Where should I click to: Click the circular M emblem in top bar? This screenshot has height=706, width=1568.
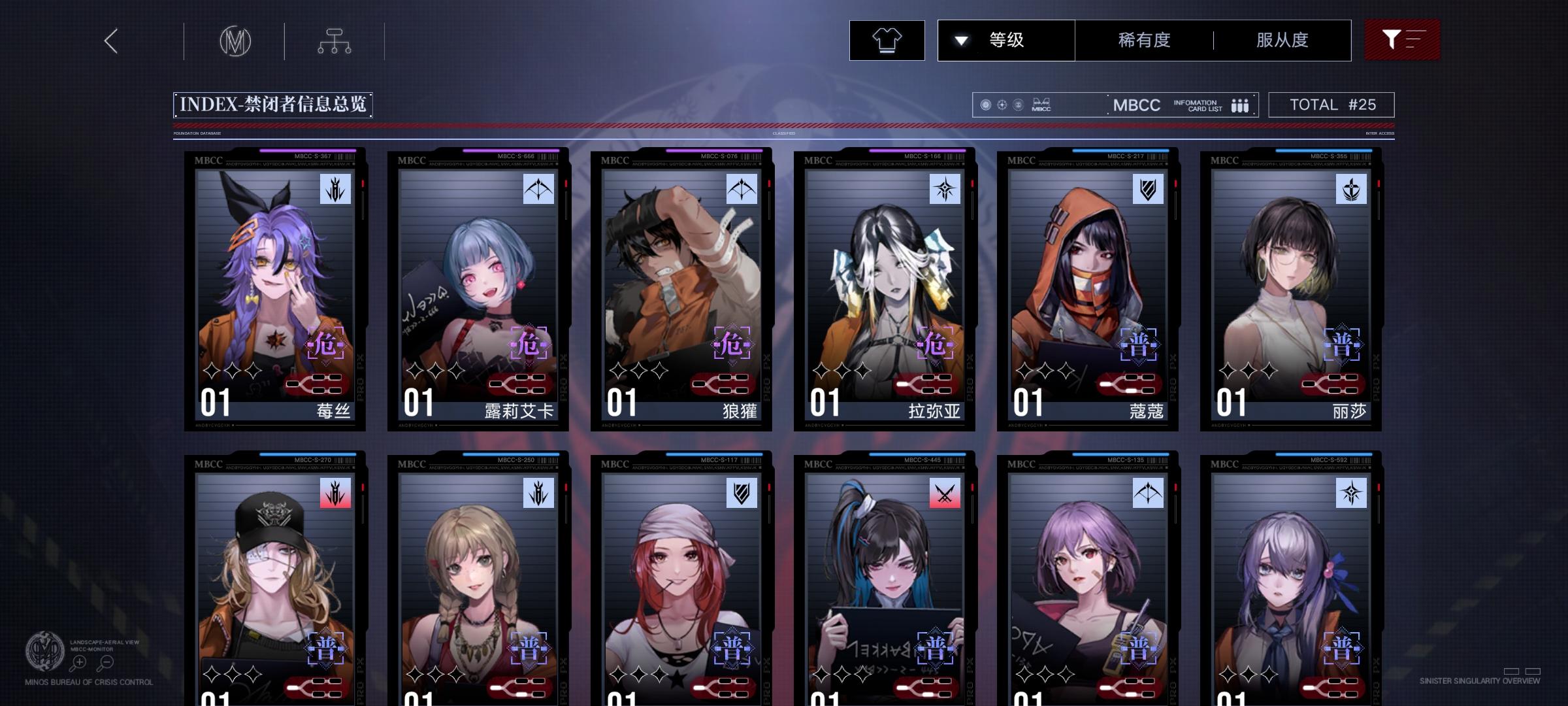(237, 41)
